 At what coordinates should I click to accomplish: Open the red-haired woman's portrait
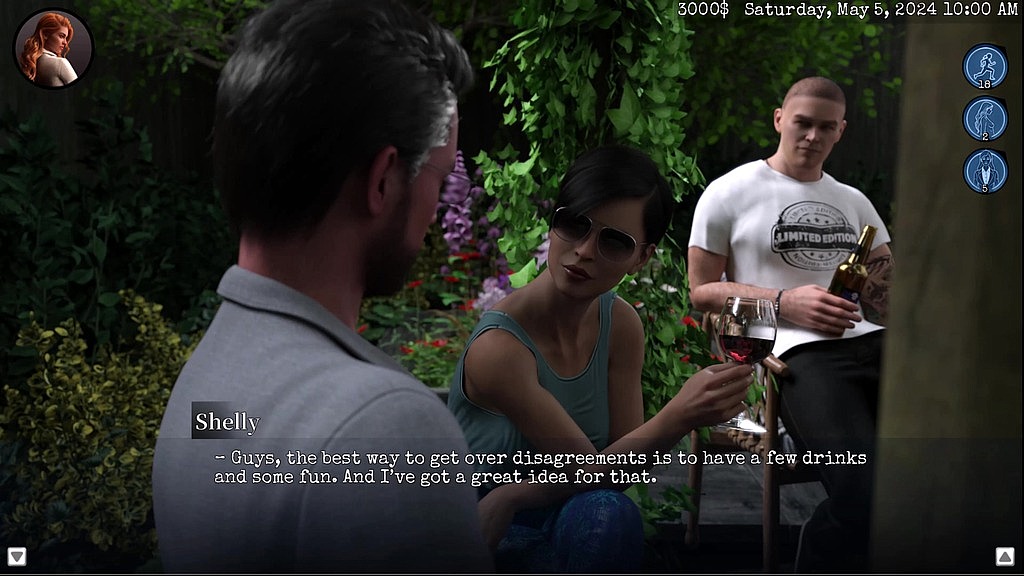(53, 48)
